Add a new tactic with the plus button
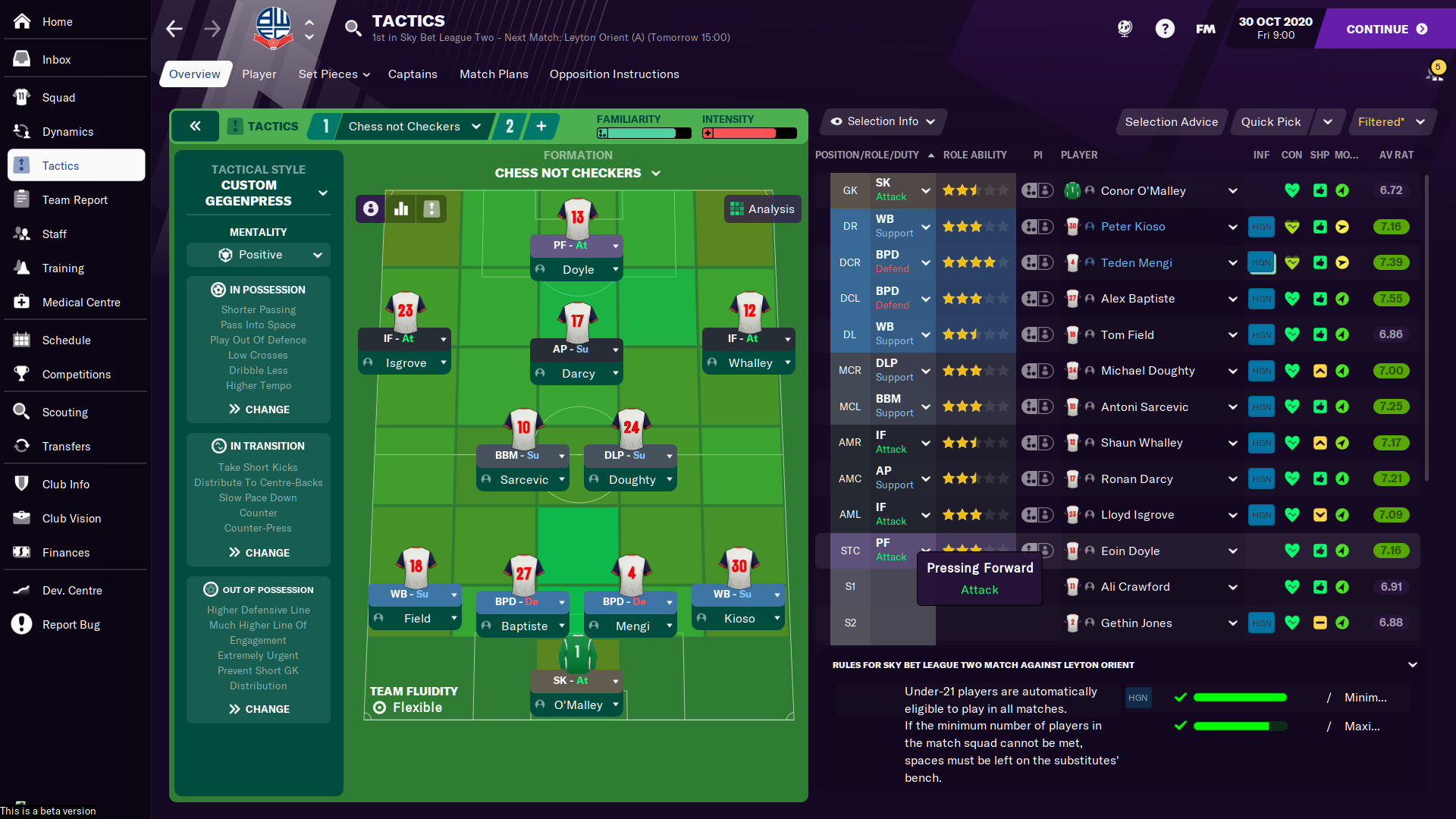 tap(541, 127)
